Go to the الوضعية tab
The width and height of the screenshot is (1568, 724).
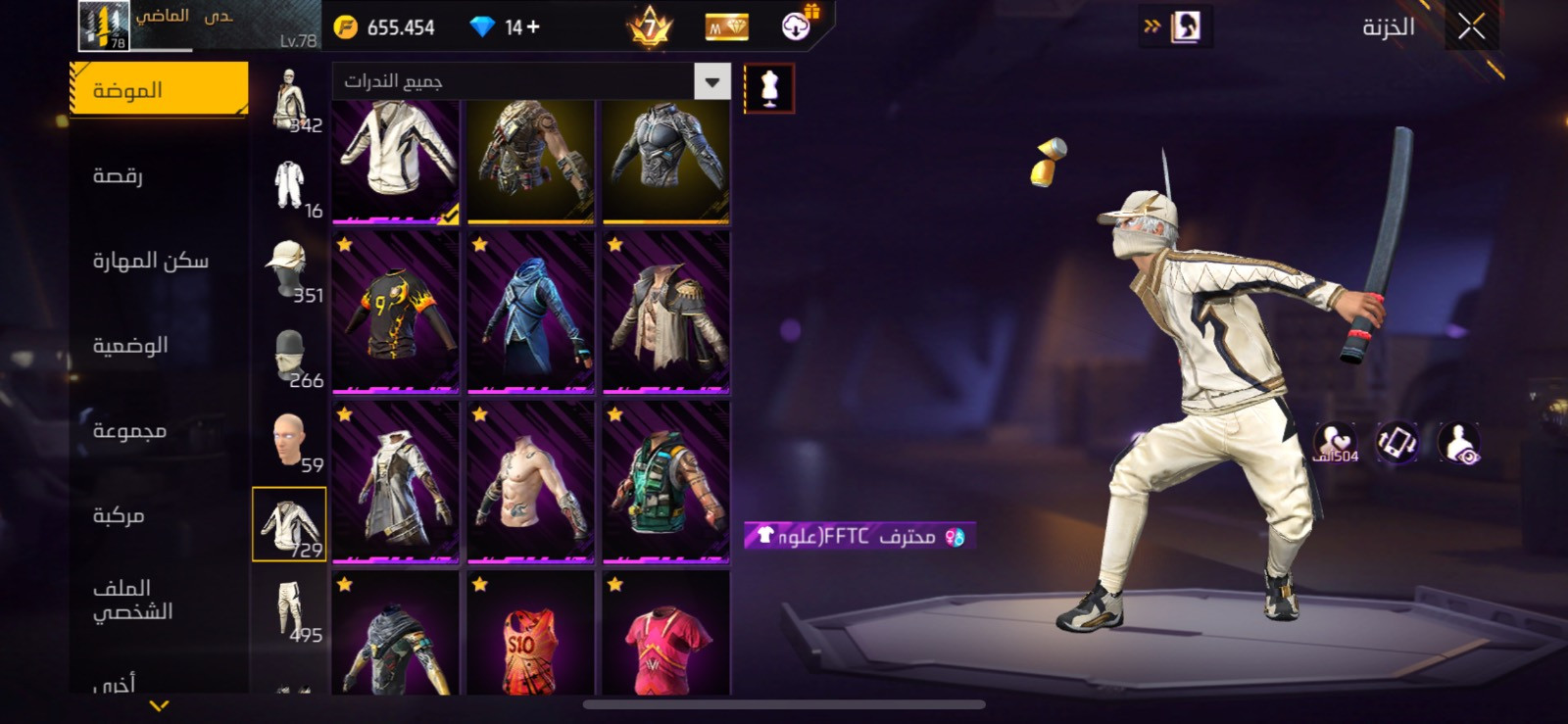tap(130, 346)
